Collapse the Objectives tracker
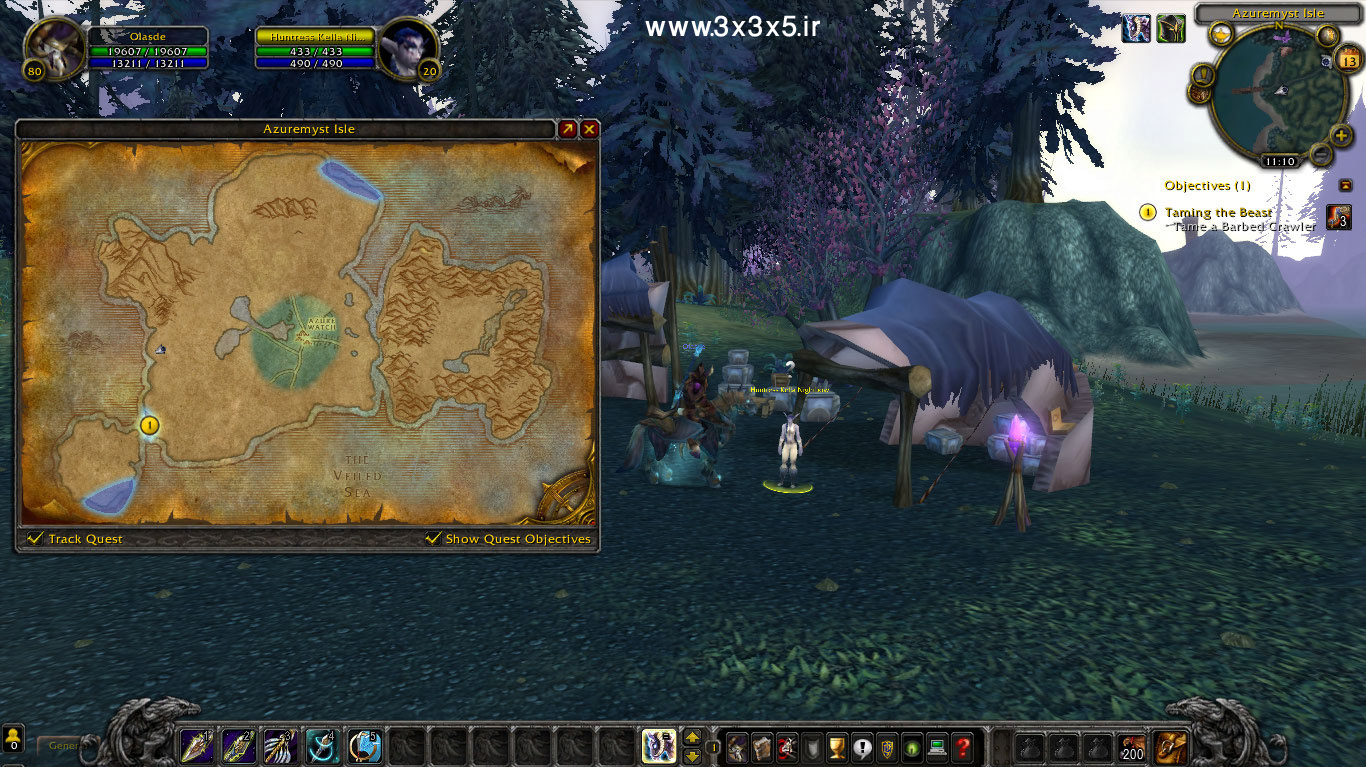This screenshot has width=1366, height=767. click(1345, 185)
